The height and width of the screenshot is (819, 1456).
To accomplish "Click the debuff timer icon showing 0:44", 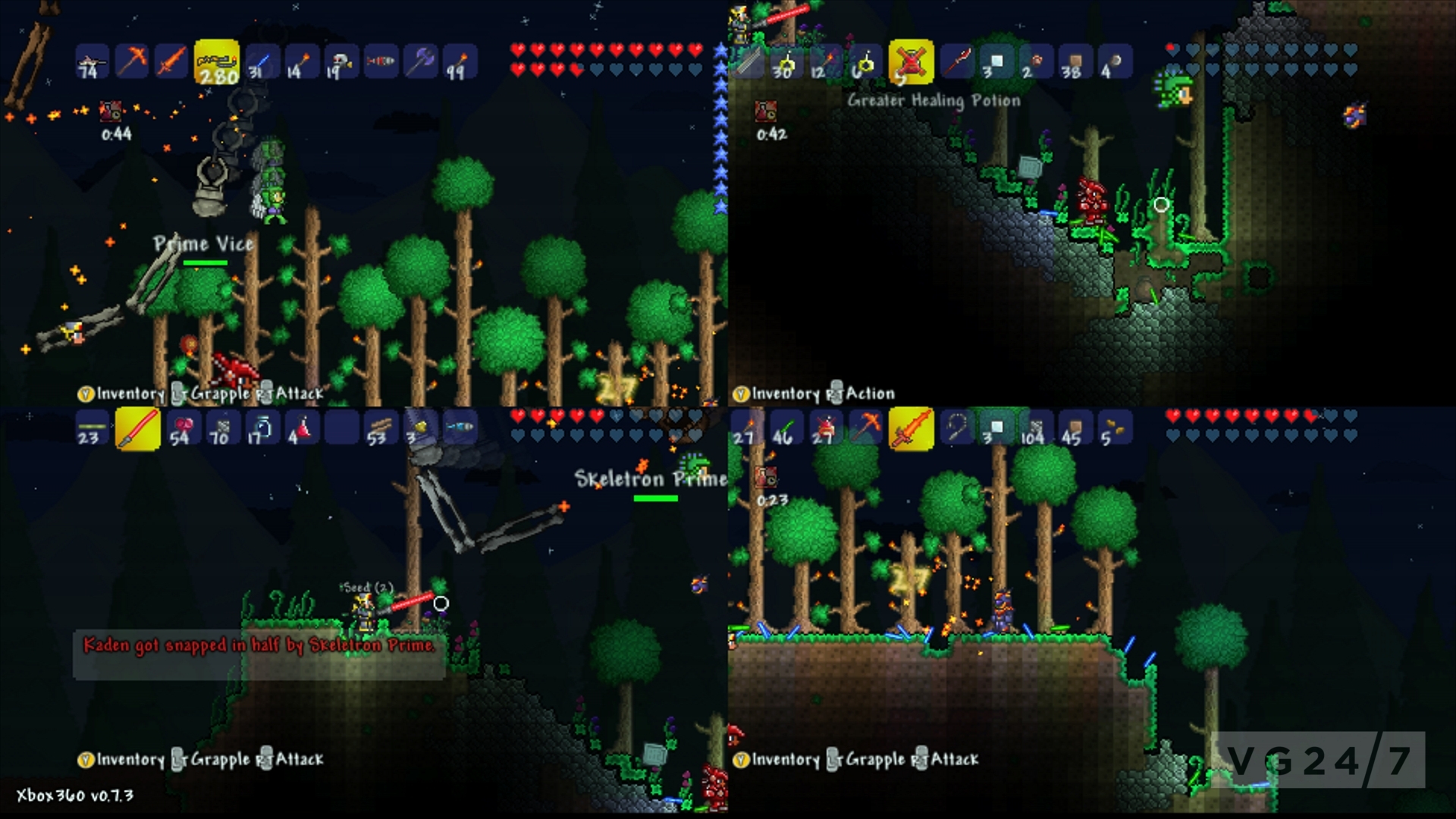I will [x=112, y=116].
